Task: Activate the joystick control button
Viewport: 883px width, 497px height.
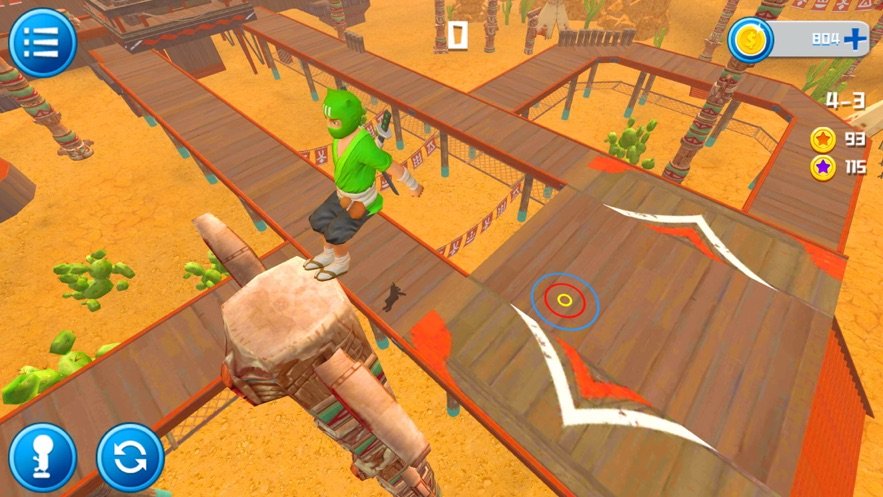Action: click(42, 457)
